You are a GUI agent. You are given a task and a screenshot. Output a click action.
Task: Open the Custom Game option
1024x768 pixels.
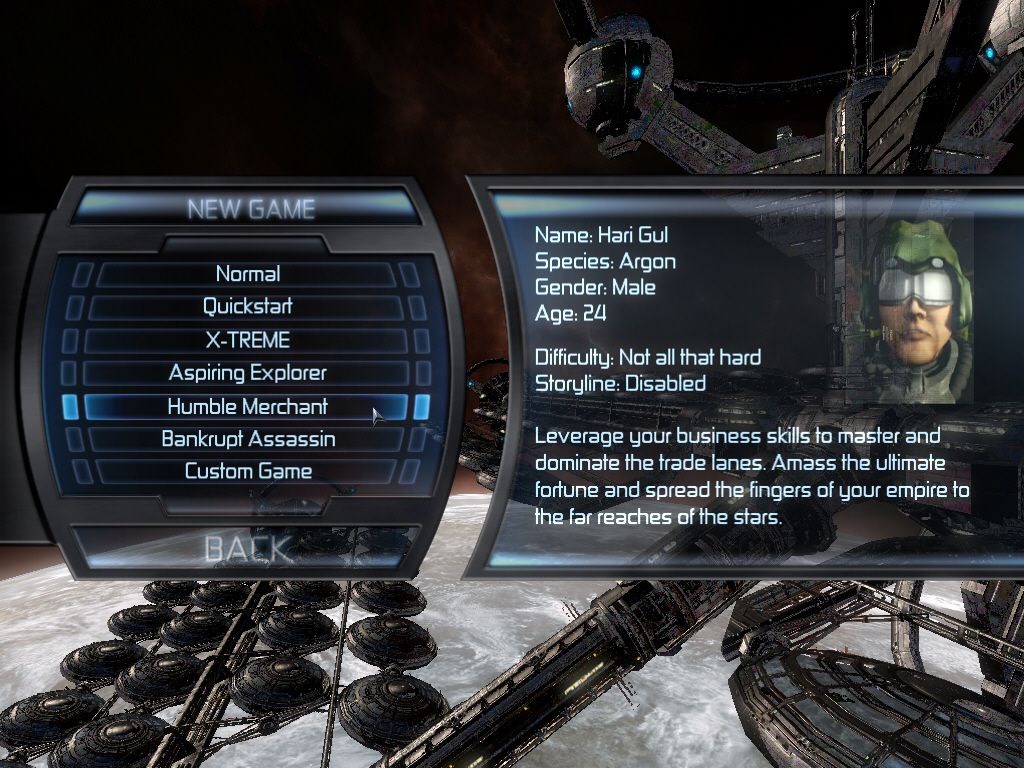[x=248, y=471]
